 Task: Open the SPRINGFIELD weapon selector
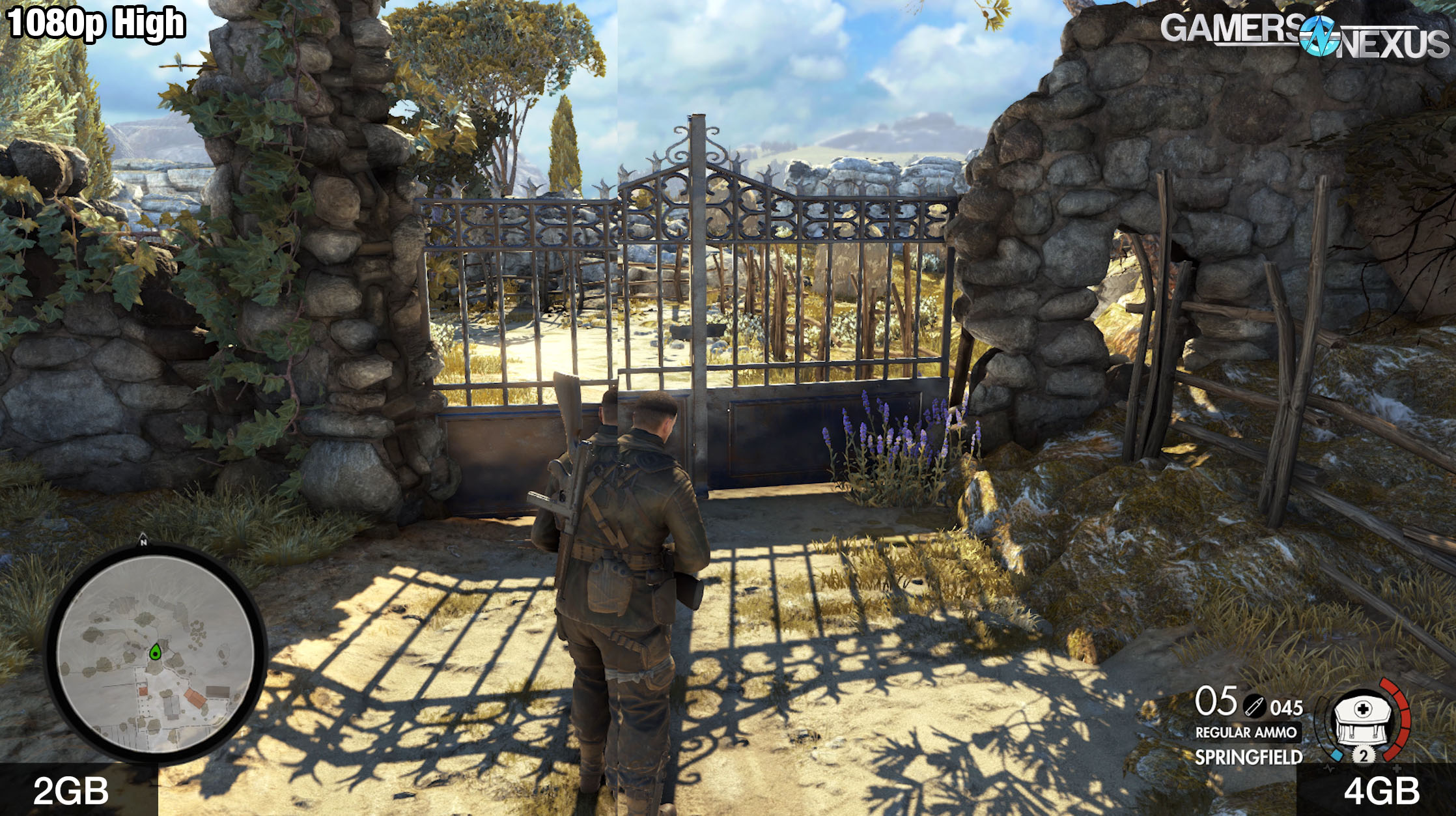point(1250,755)
